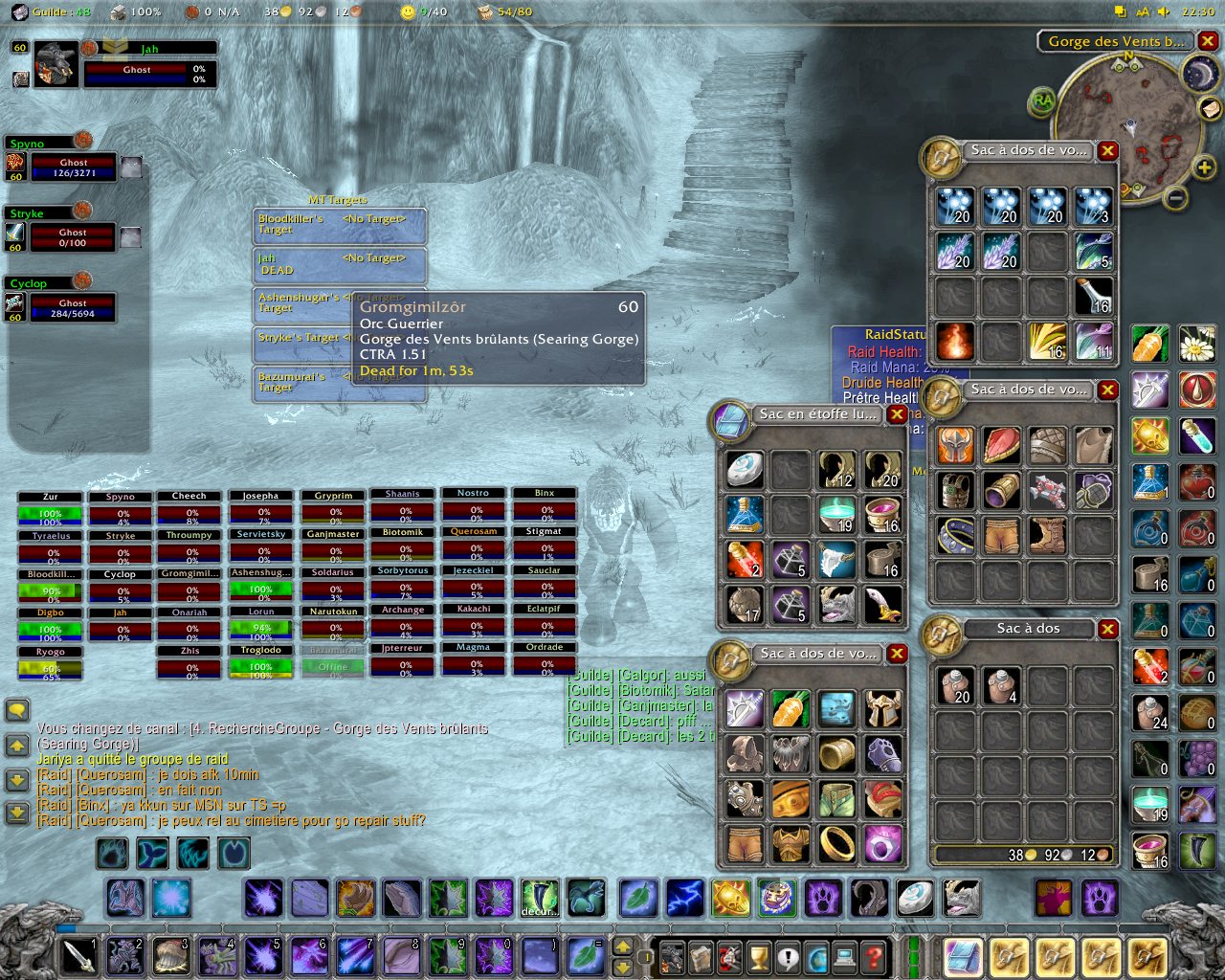Select the fire item in top bag
This screenshot has width=1225, height=980.
click(954, 341)
